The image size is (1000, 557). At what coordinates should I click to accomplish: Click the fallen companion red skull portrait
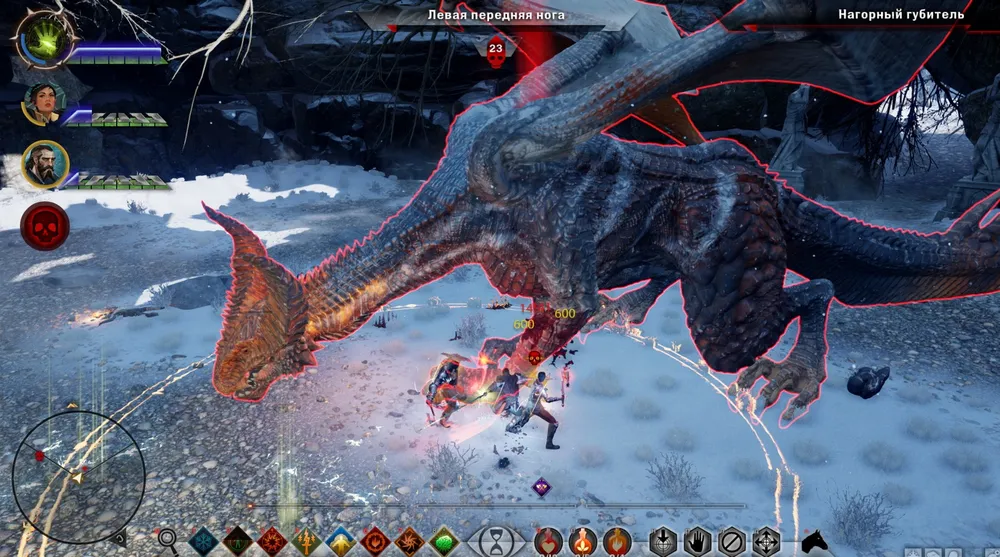(x=45, y=225)
